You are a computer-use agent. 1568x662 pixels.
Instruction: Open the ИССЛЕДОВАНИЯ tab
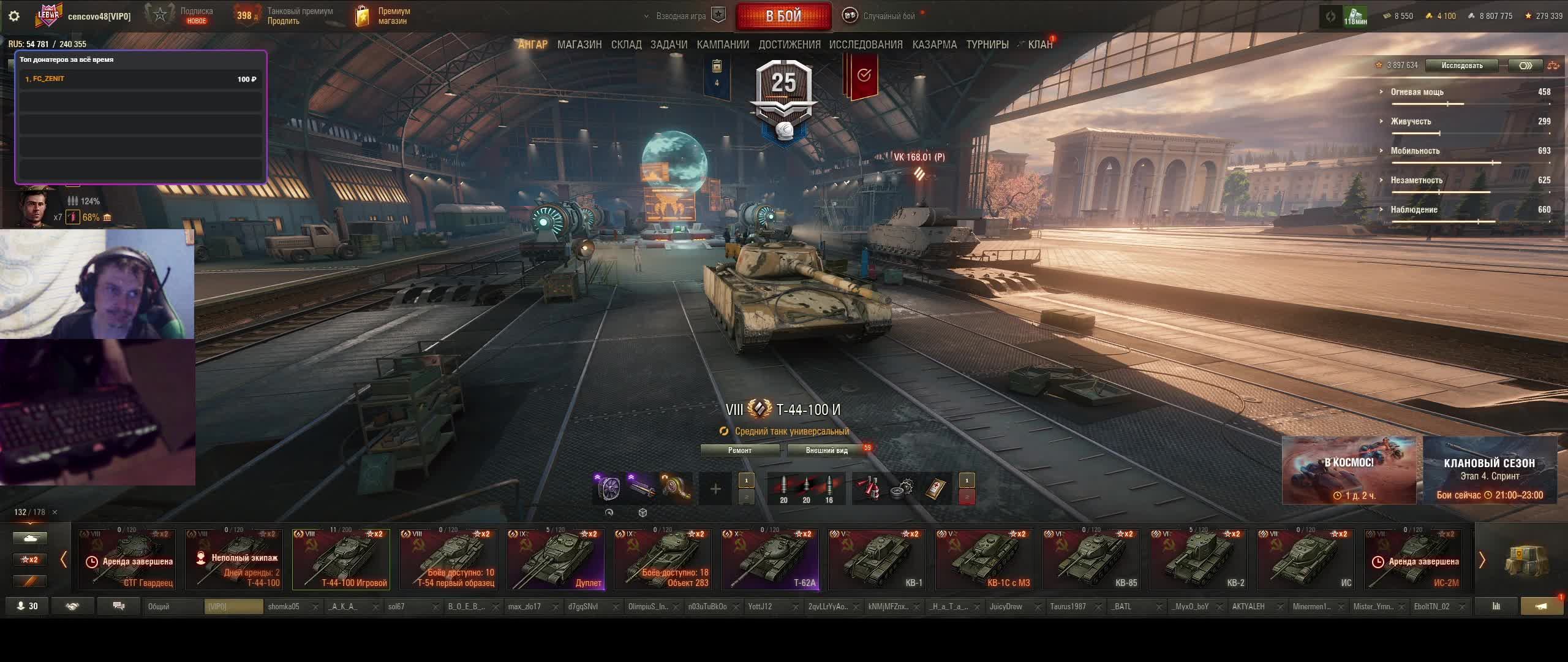(x=865, y=45)
